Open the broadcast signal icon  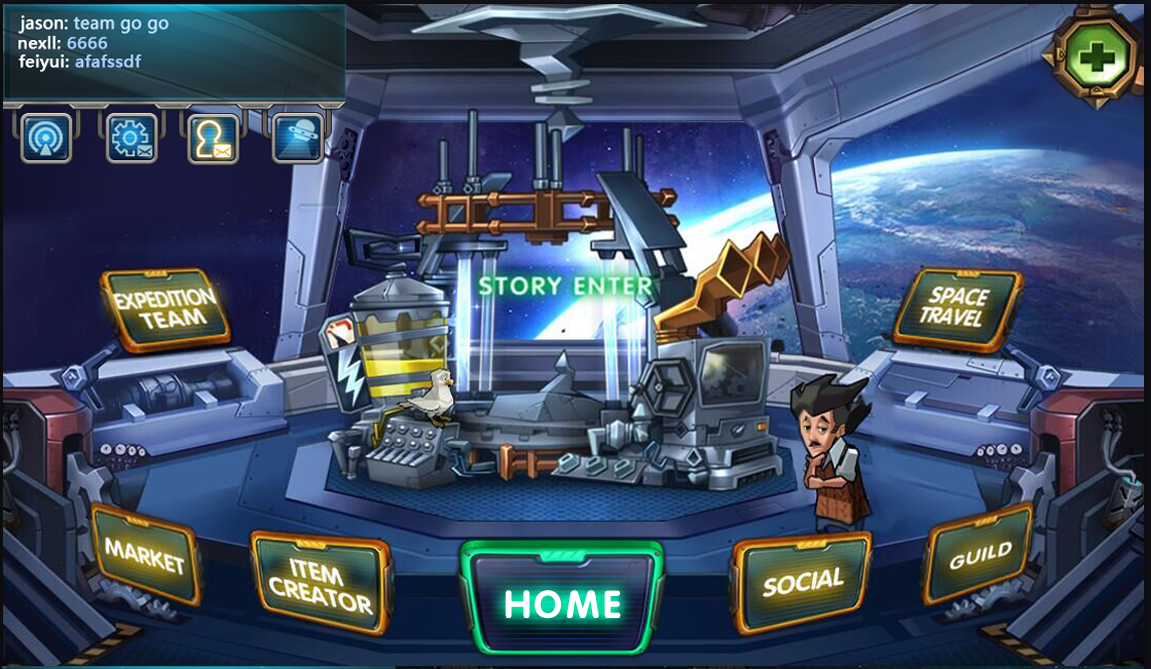coord(46,138)
